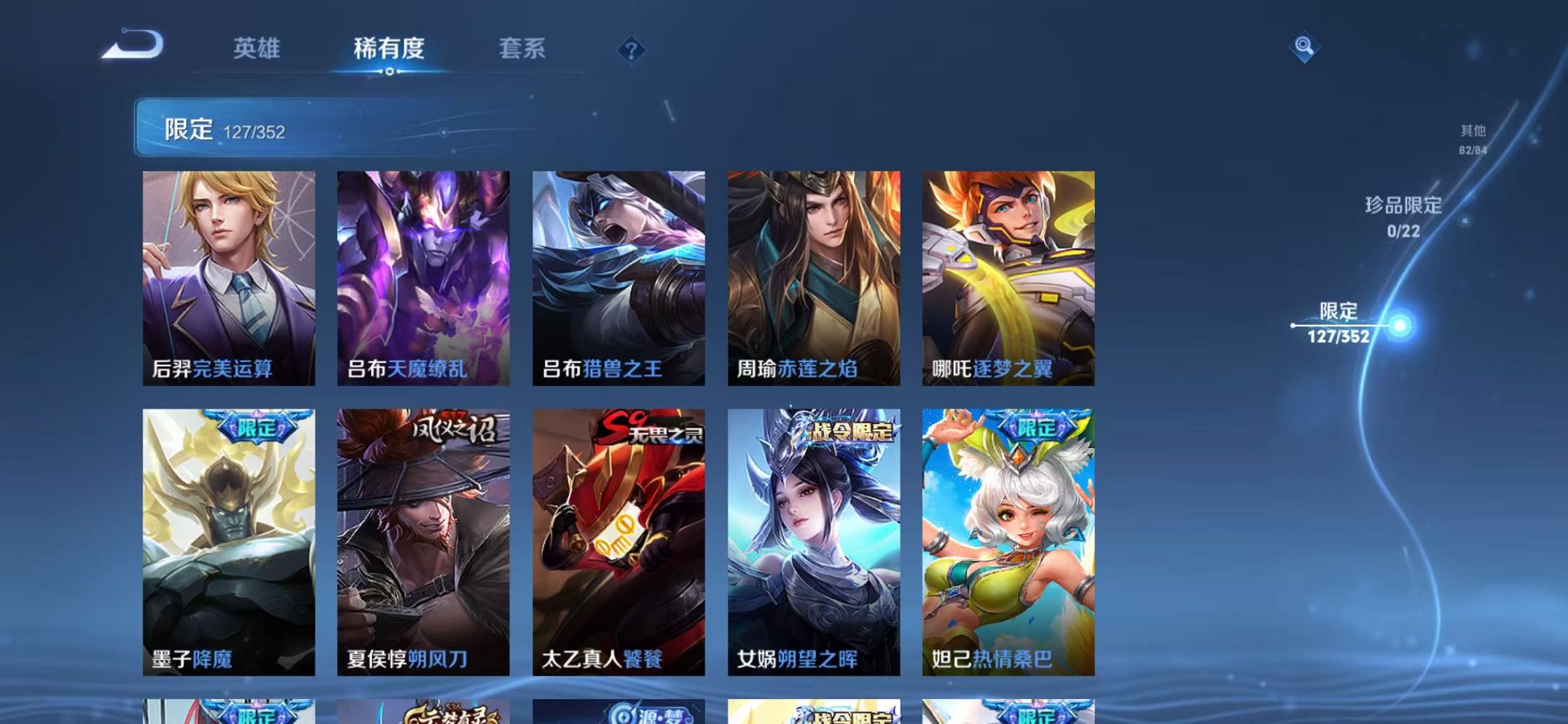Click the back arrow in top left corner
The width and height of the screenshot is (1568, 724).
135,49
